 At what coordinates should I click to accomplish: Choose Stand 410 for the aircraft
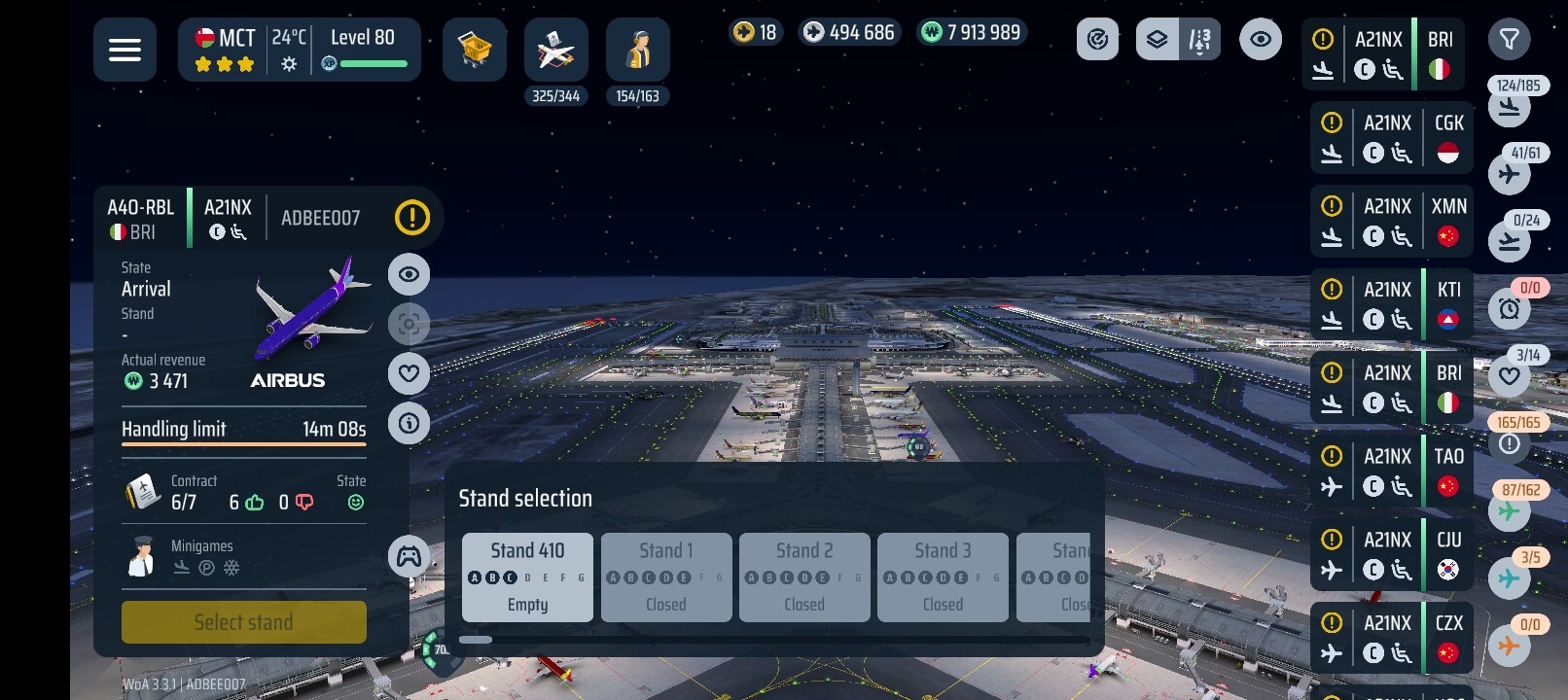click(x=527, y=577)
